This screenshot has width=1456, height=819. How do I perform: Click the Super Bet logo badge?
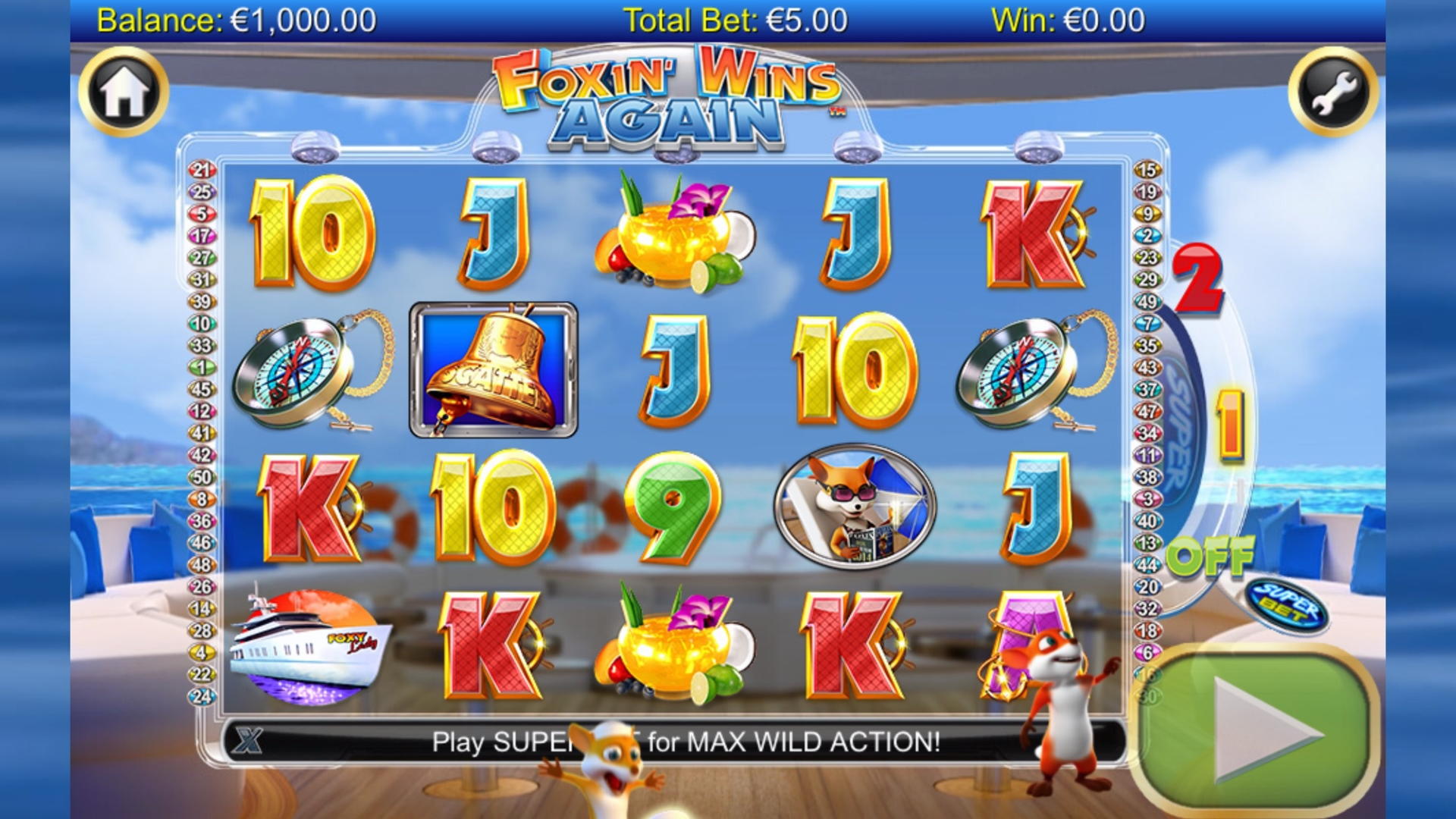point(1287,607)
